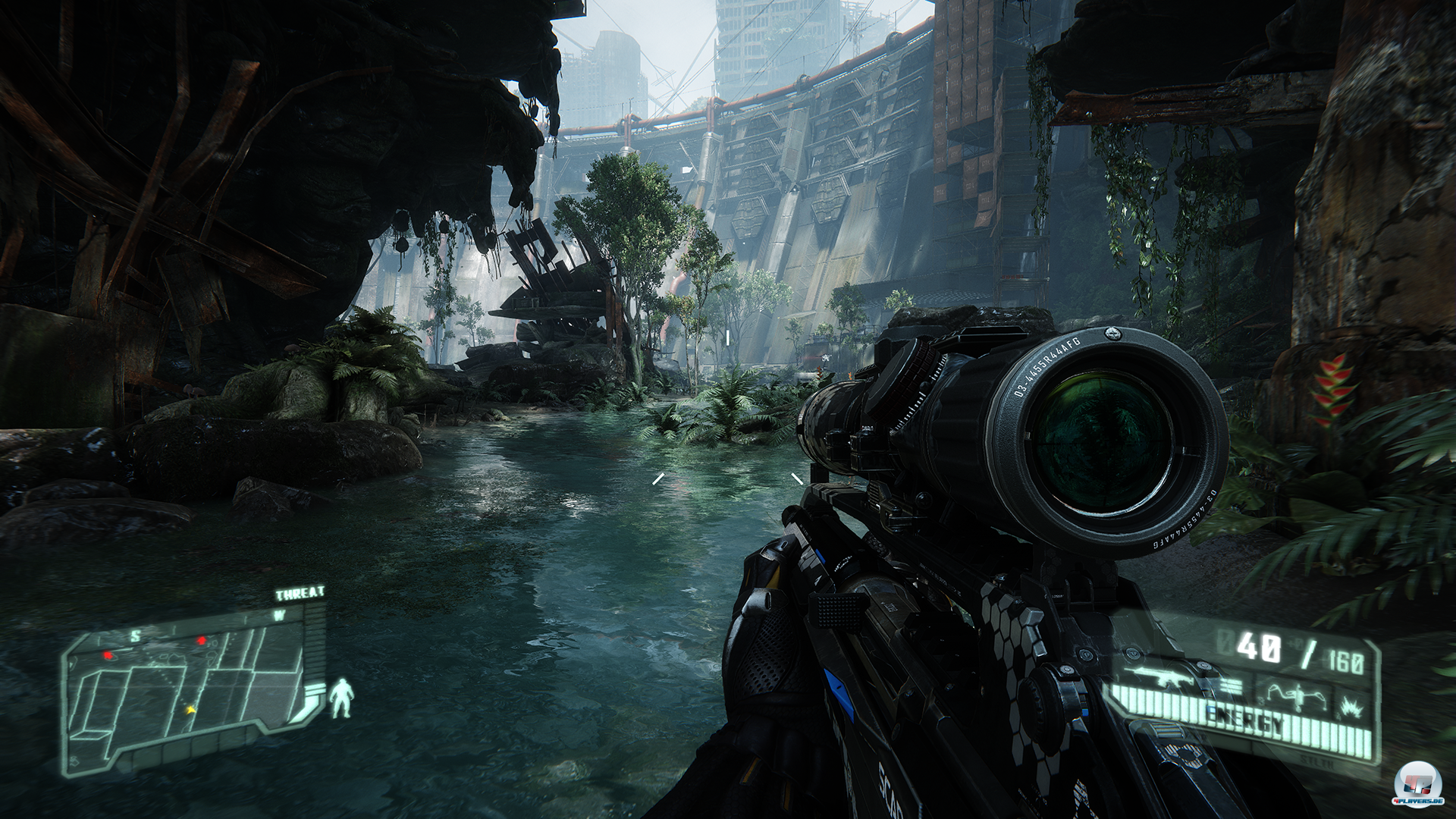Viewport: 1456px width, 819px height.
Task: Click the nanosuit stance figure icon
Action: (x=343, y=699)
